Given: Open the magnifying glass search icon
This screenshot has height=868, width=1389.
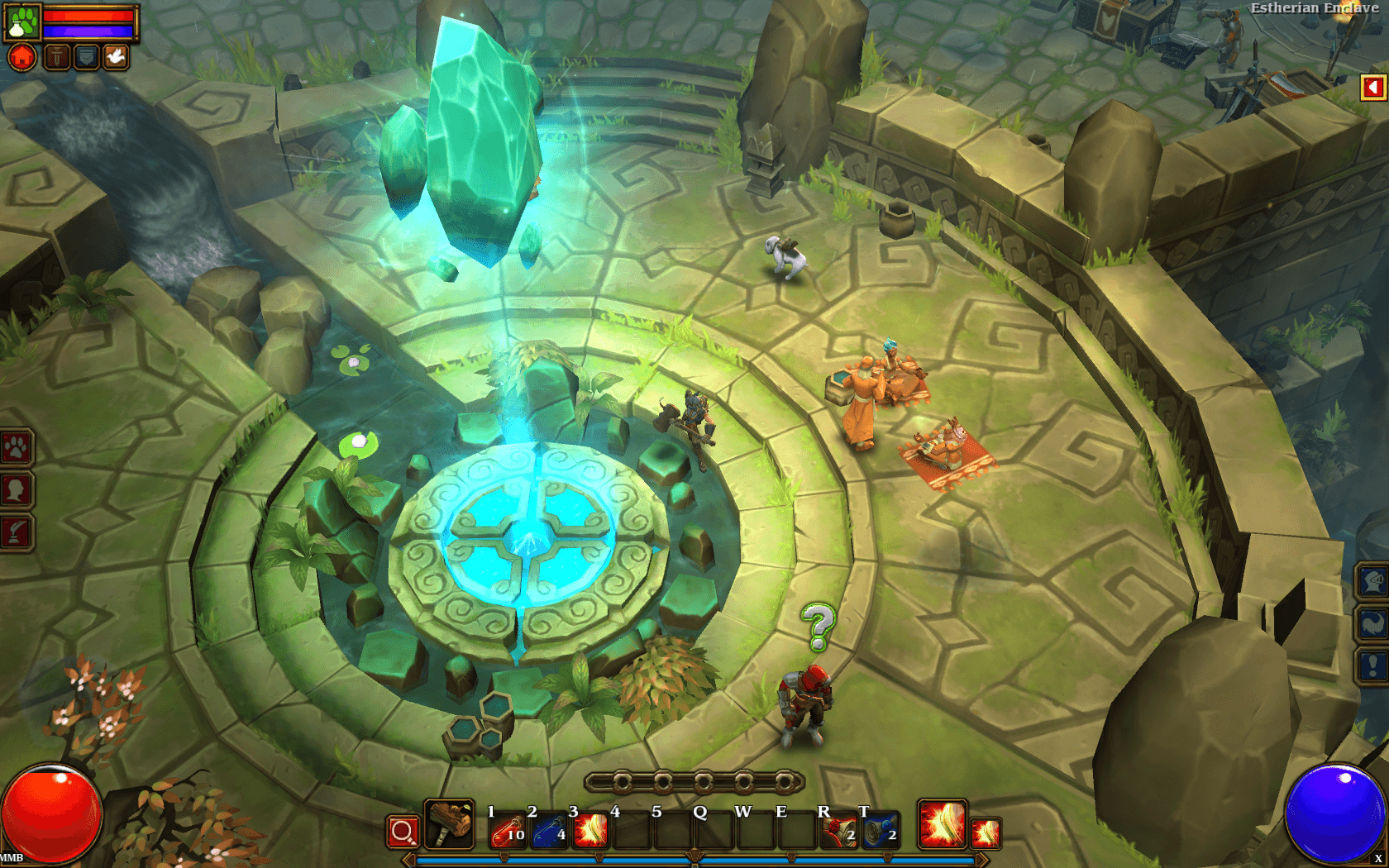Looking at the screenshot, I should click(403, 831).
